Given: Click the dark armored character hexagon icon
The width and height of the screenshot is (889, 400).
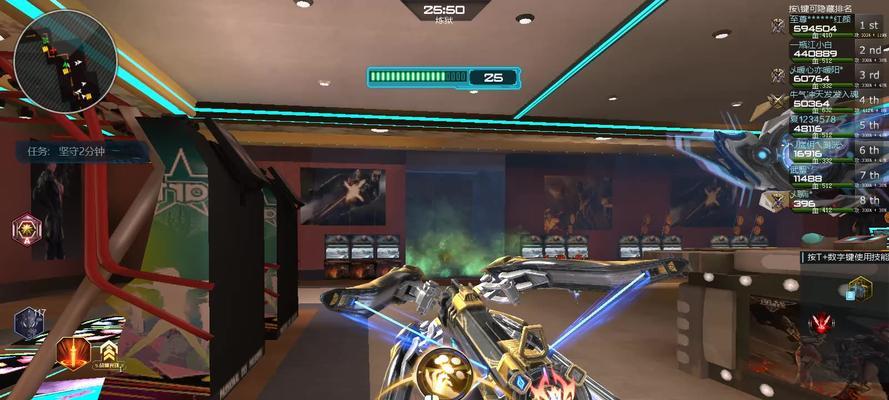Looking at the screenshot, I should tap(28, 323).
